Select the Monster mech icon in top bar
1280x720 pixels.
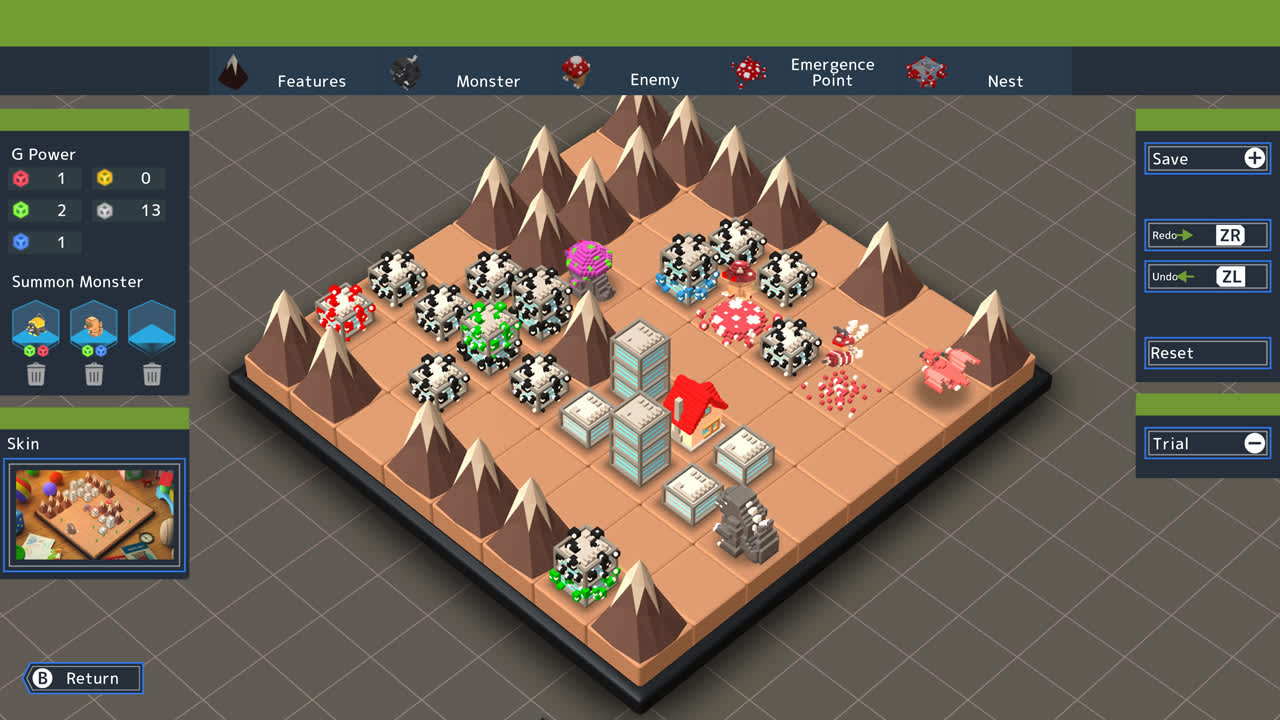tap(406, 69)
